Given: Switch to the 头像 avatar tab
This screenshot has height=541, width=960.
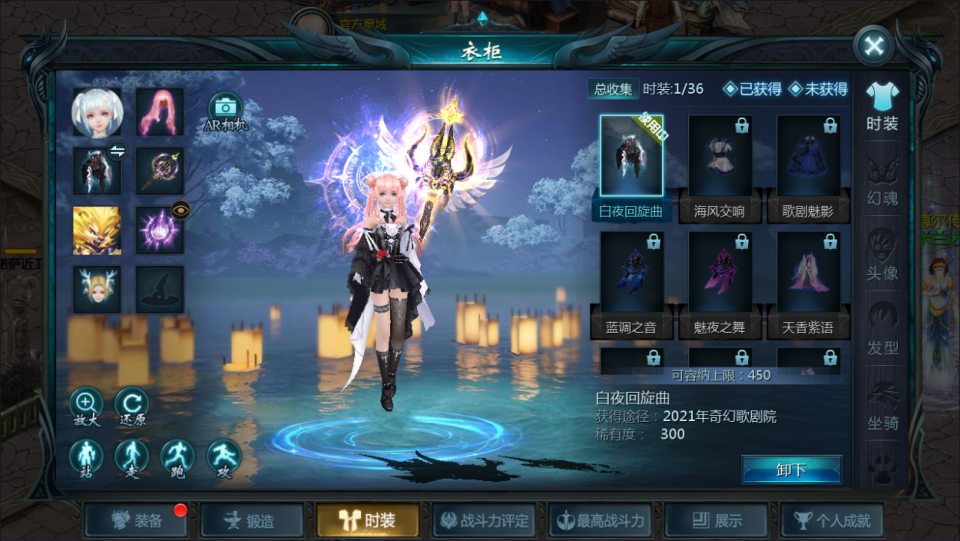Looking at the screenshot, I should tap(882, 257).
